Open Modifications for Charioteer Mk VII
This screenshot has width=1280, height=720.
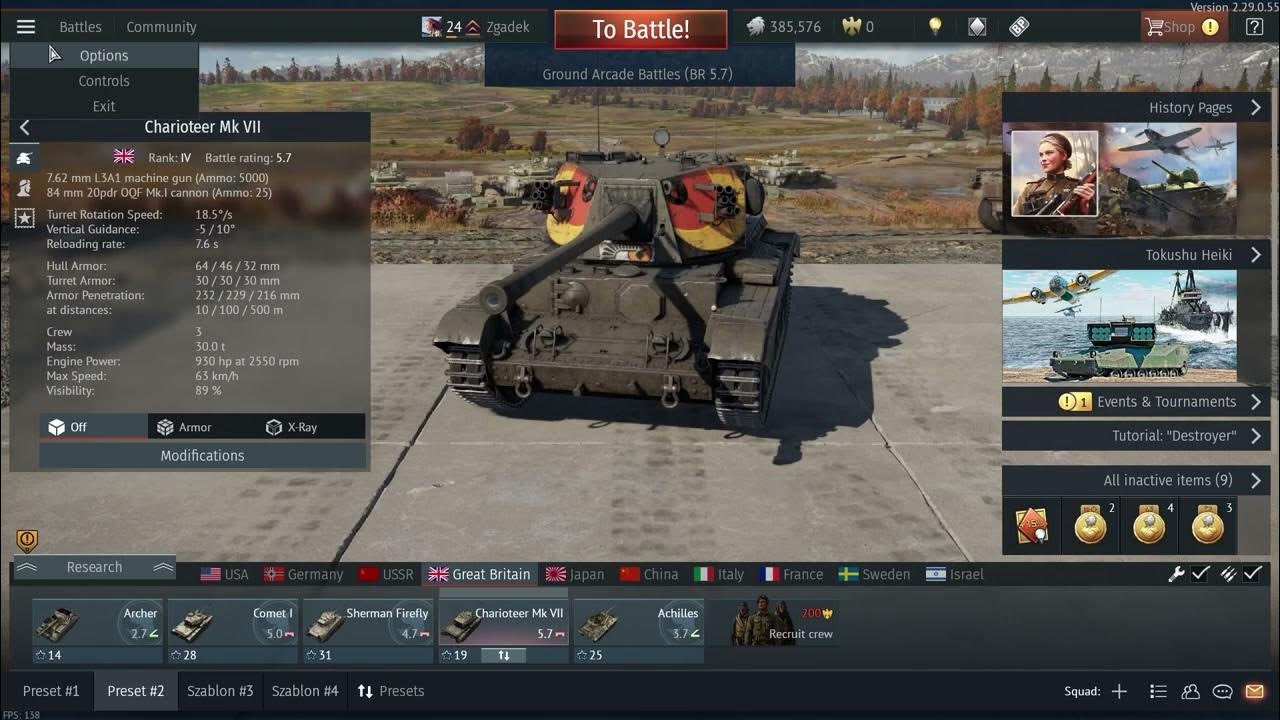202,455
